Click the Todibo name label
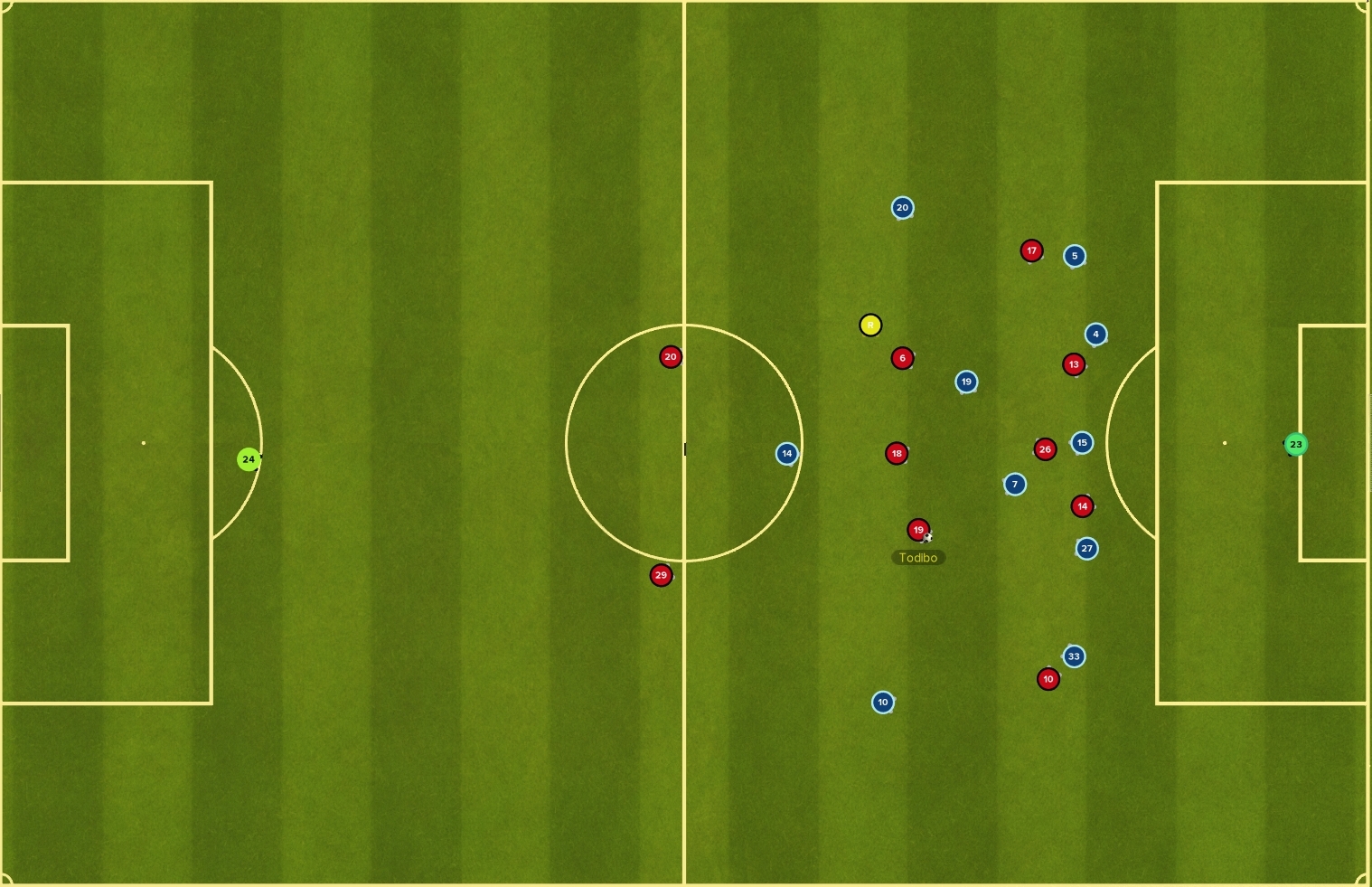Image resolution: width=1372 pixels, height=887 pixels. pos(918,557)
